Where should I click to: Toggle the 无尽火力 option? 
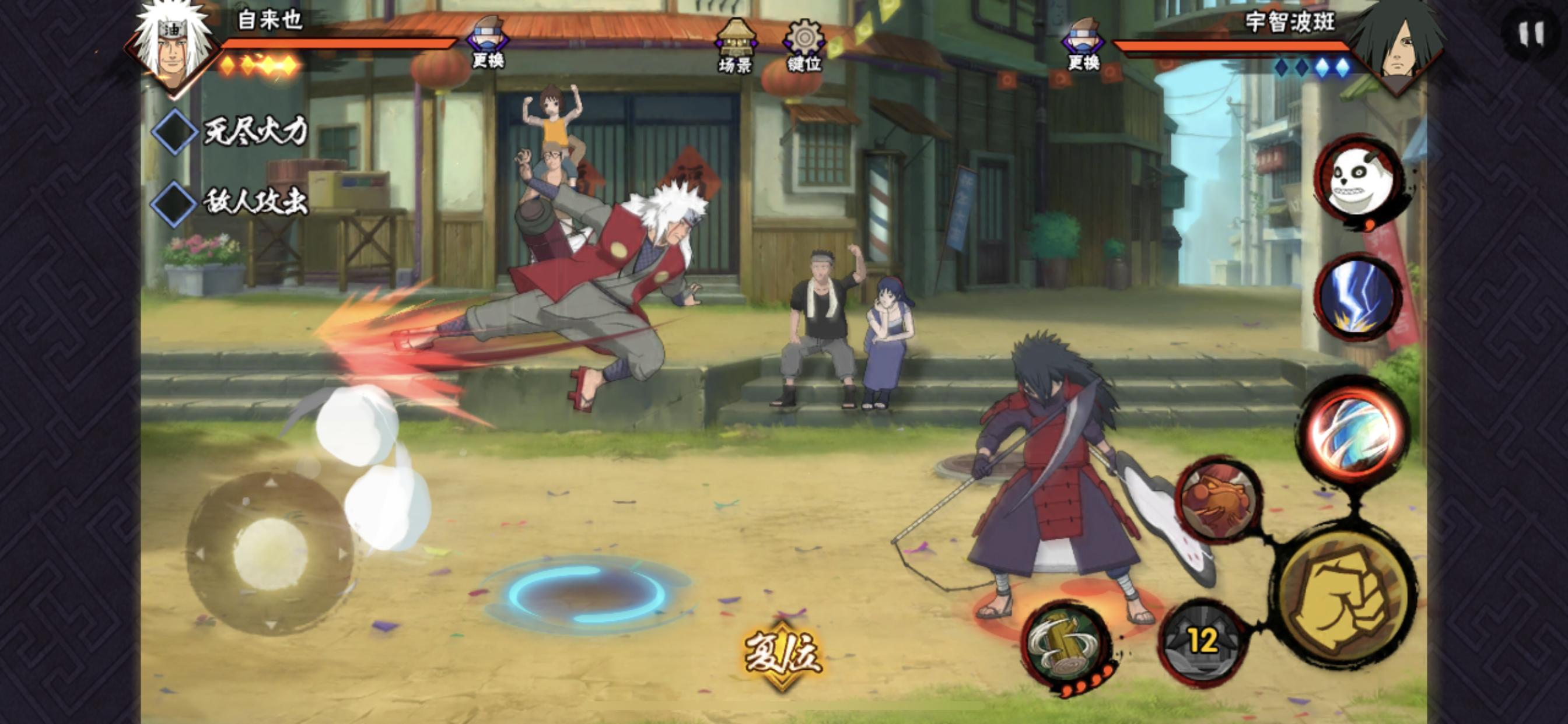click(173, 131)
